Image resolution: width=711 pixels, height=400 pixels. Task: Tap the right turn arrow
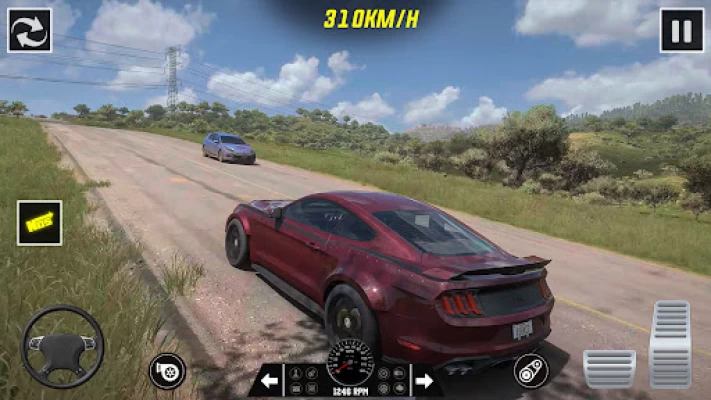point(424,380)
